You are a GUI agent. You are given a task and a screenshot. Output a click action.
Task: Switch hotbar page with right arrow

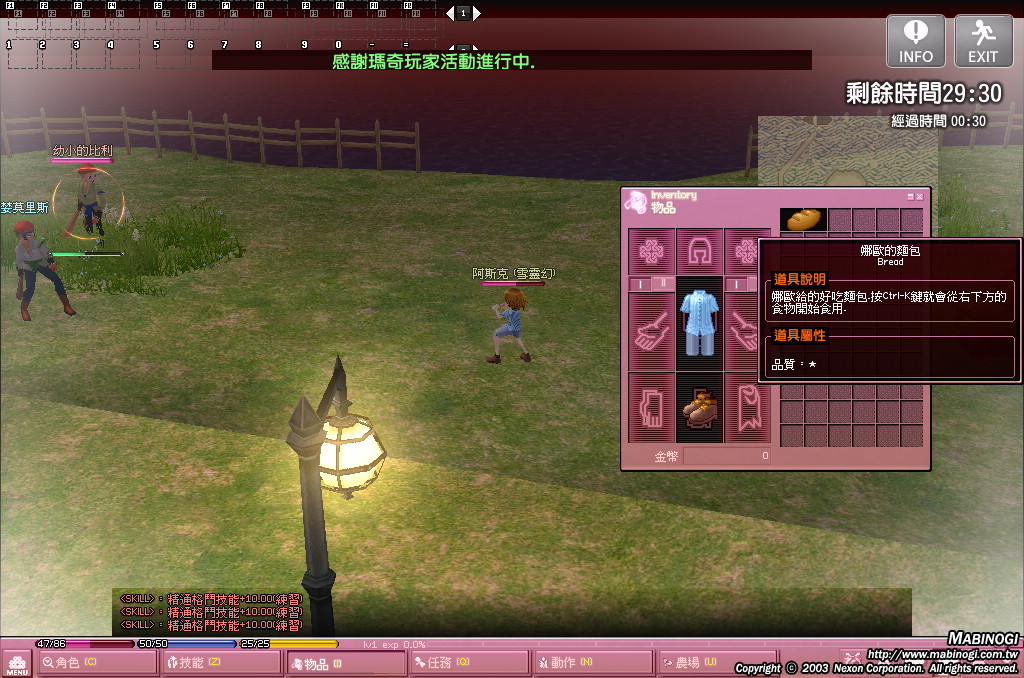(x=477, y=13)
